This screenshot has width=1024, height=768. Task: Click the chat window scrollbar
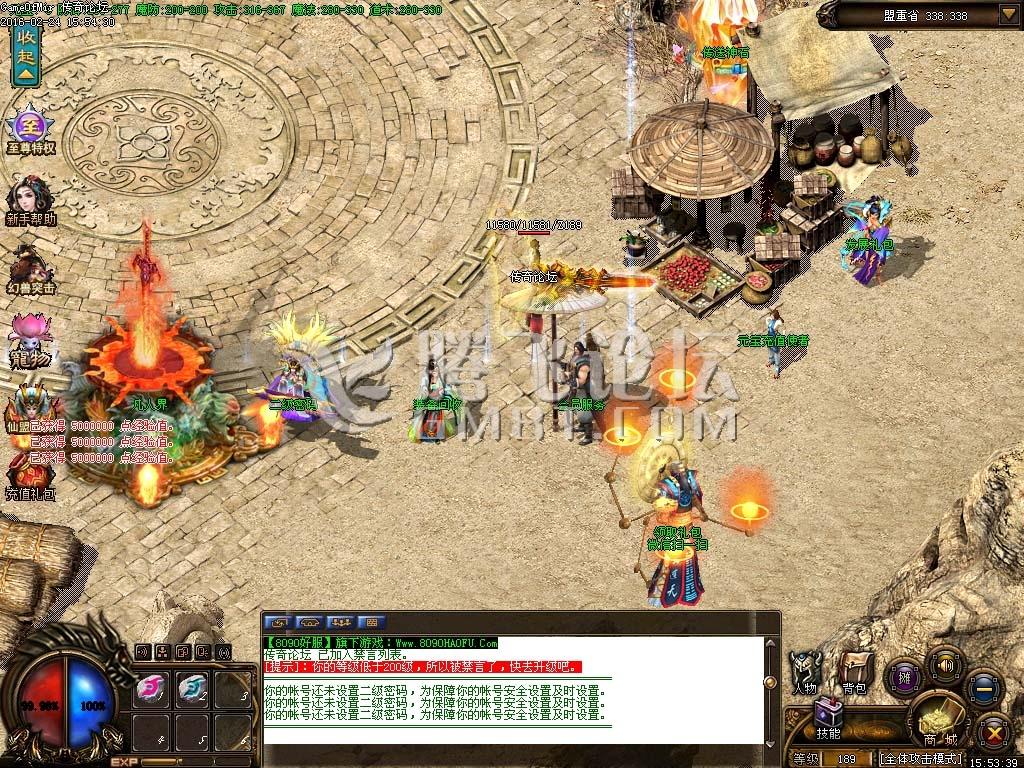pos(772,680)
